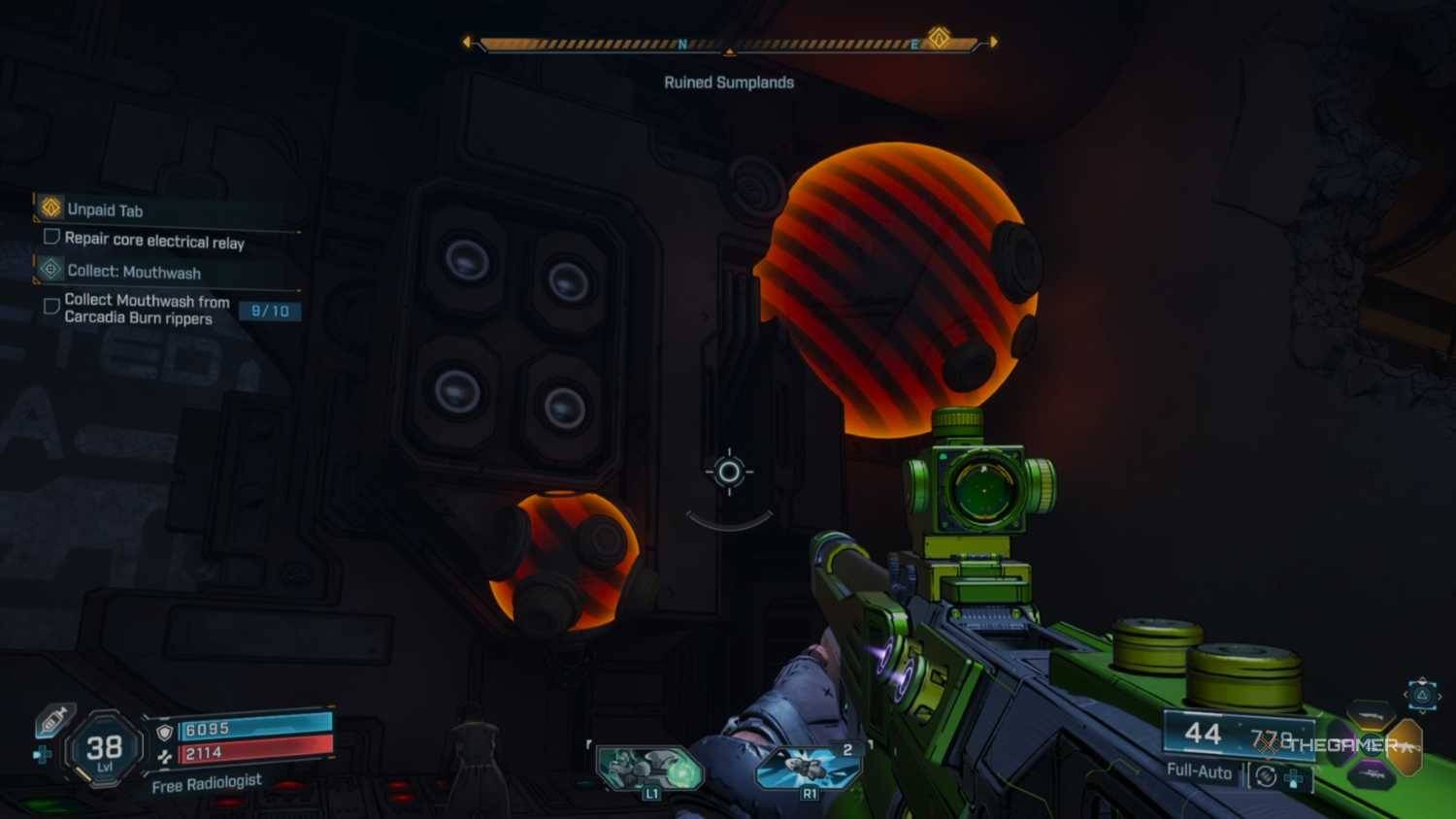Click the triangle d-pad indicator icon
Viewport: 1456px width, 819px height.
pyautogui.click(x=1422, y=695)
